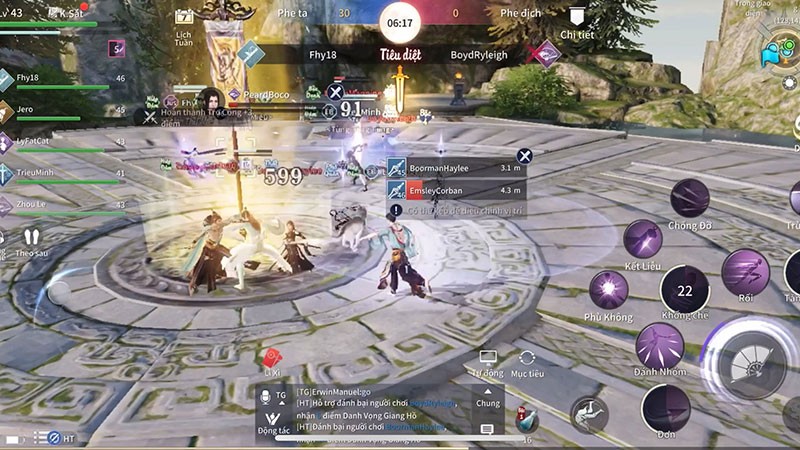Use the Kết Liễu skill
The image size is (800, 450).
[642, 240]
